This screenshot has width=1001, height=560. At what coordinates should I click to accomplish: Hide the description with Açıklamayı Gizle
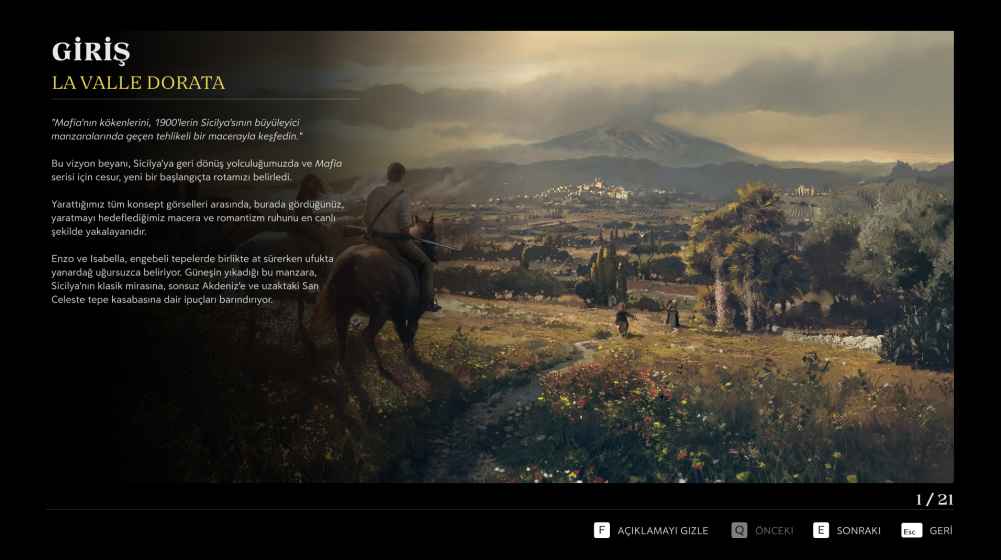[651, 530]
